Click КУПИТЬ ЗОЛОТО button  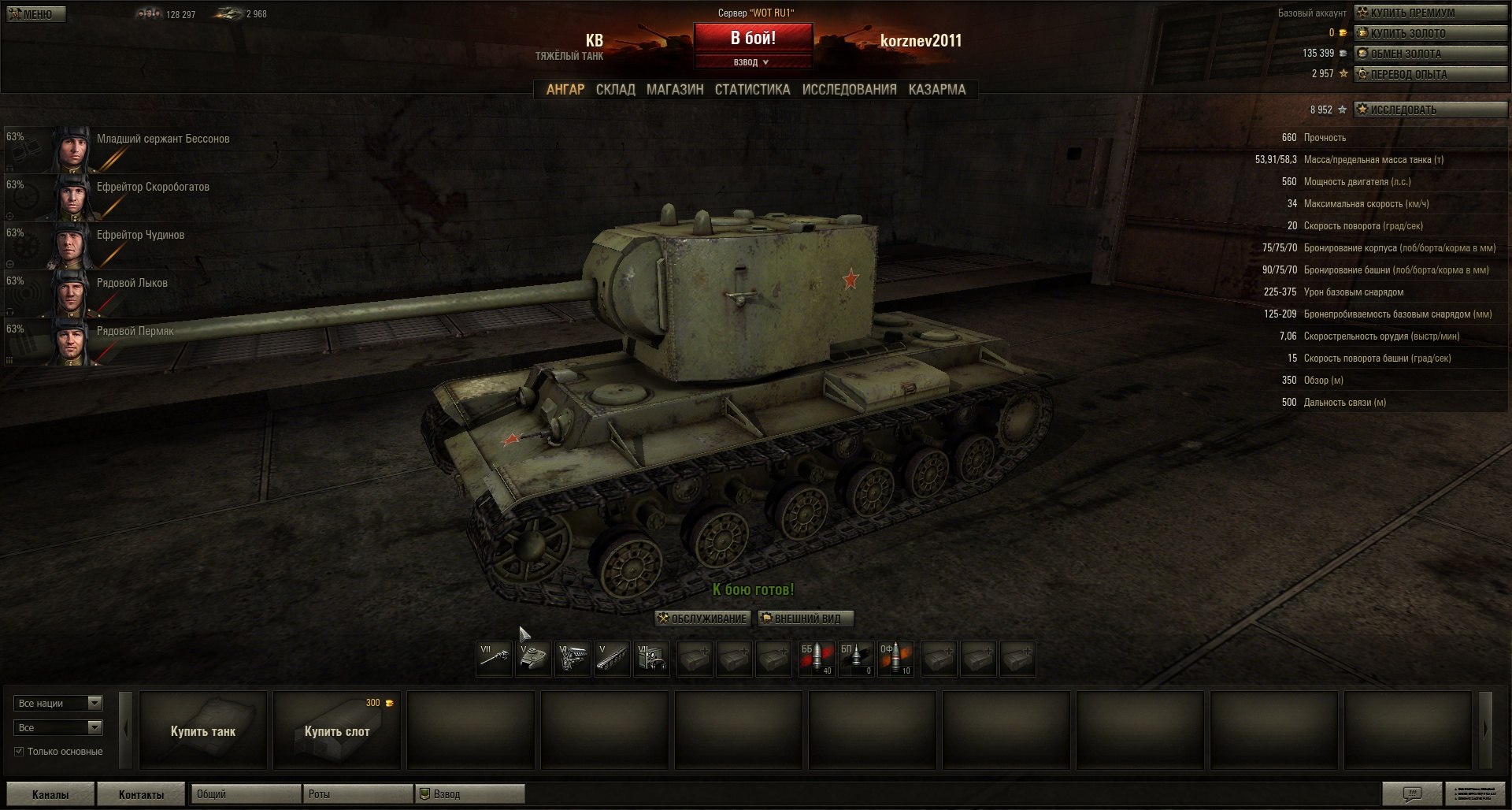[1429, 33]
